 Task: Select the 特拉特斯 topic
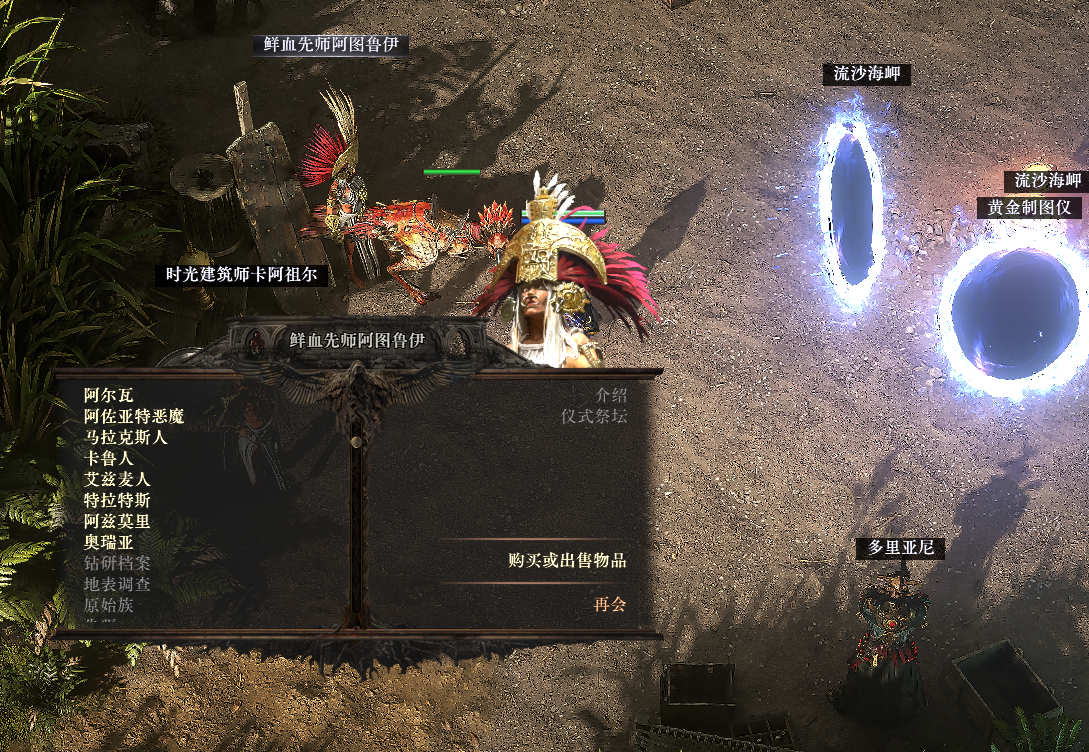pos(117,500)
